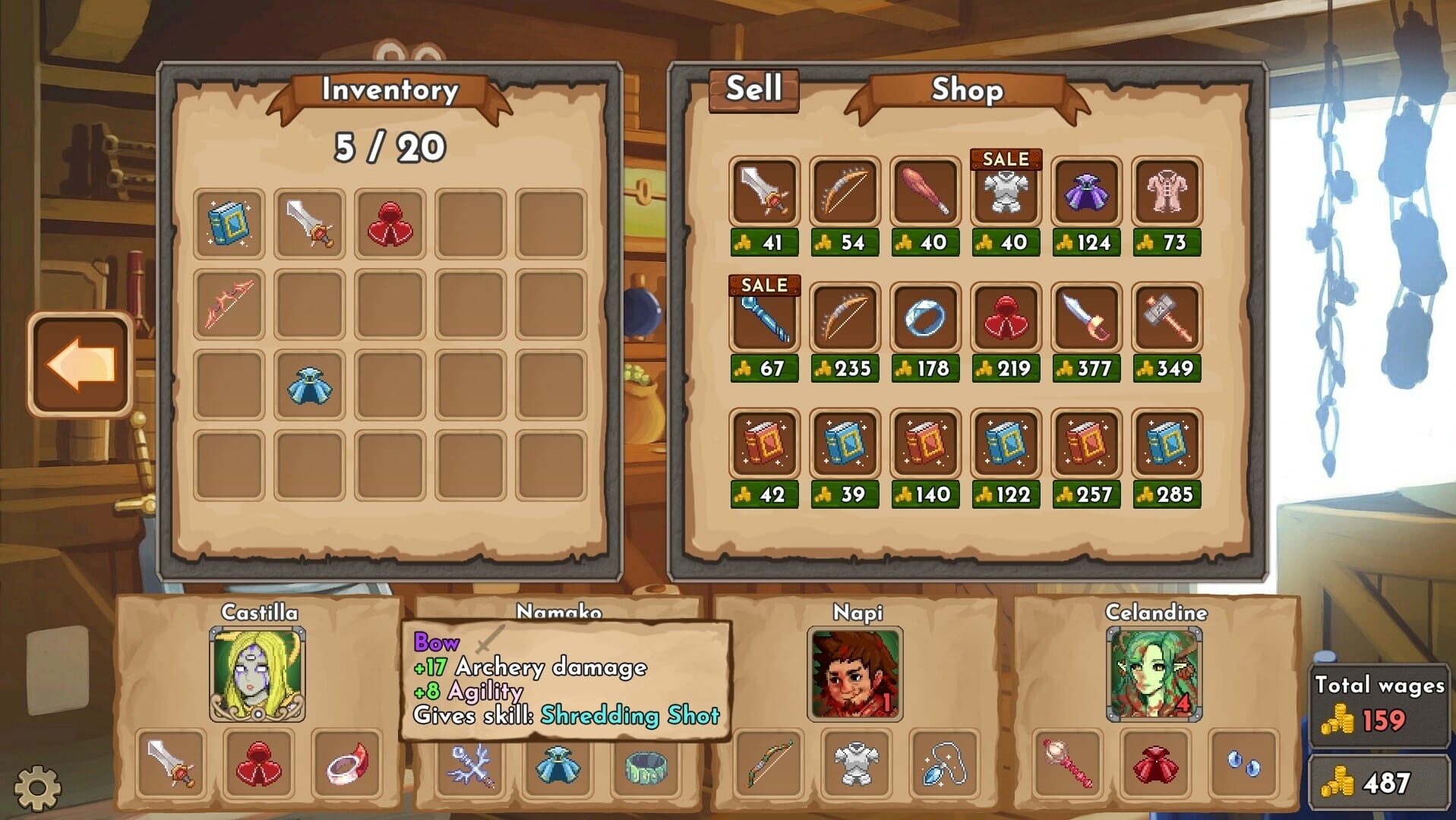
Task: Select the hammer priced 349
Action: pos(1166,317)
